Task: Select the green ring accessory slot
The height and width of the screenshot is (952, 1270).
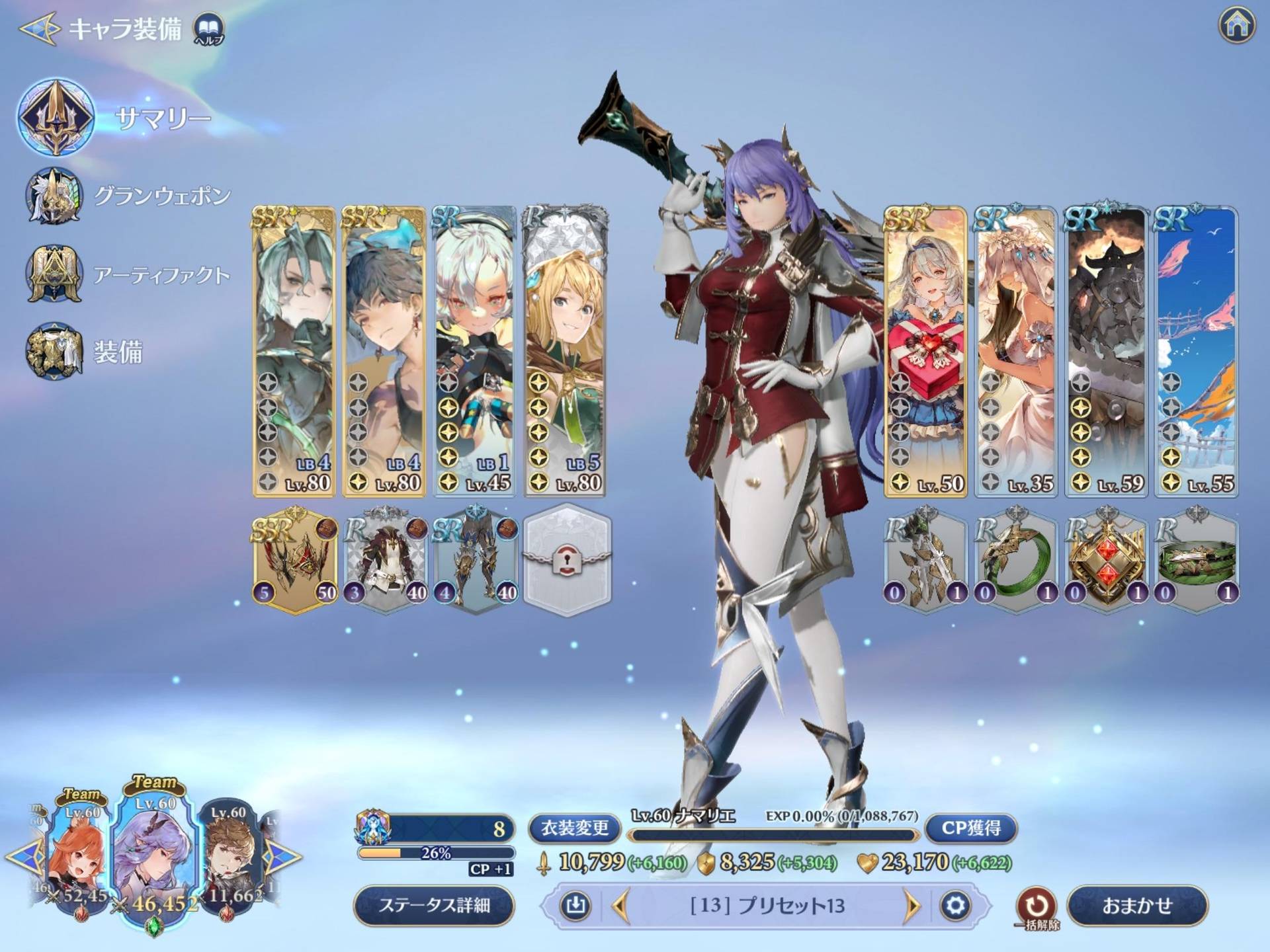Action: (x=1015, y=560)
